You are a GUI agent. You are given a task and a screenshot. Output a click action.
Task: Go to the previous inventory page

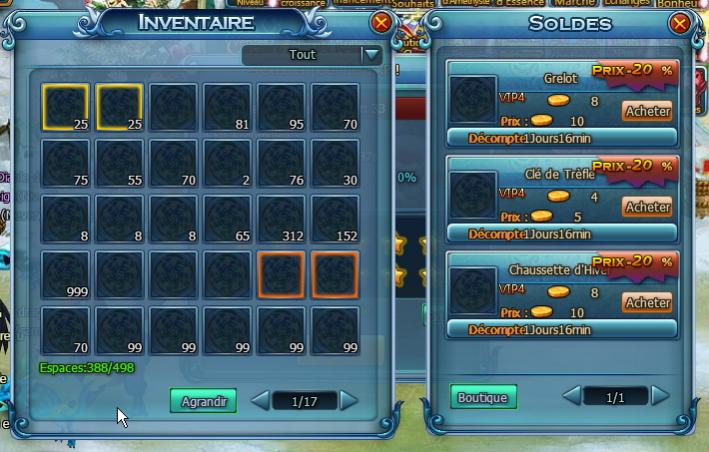258,401
